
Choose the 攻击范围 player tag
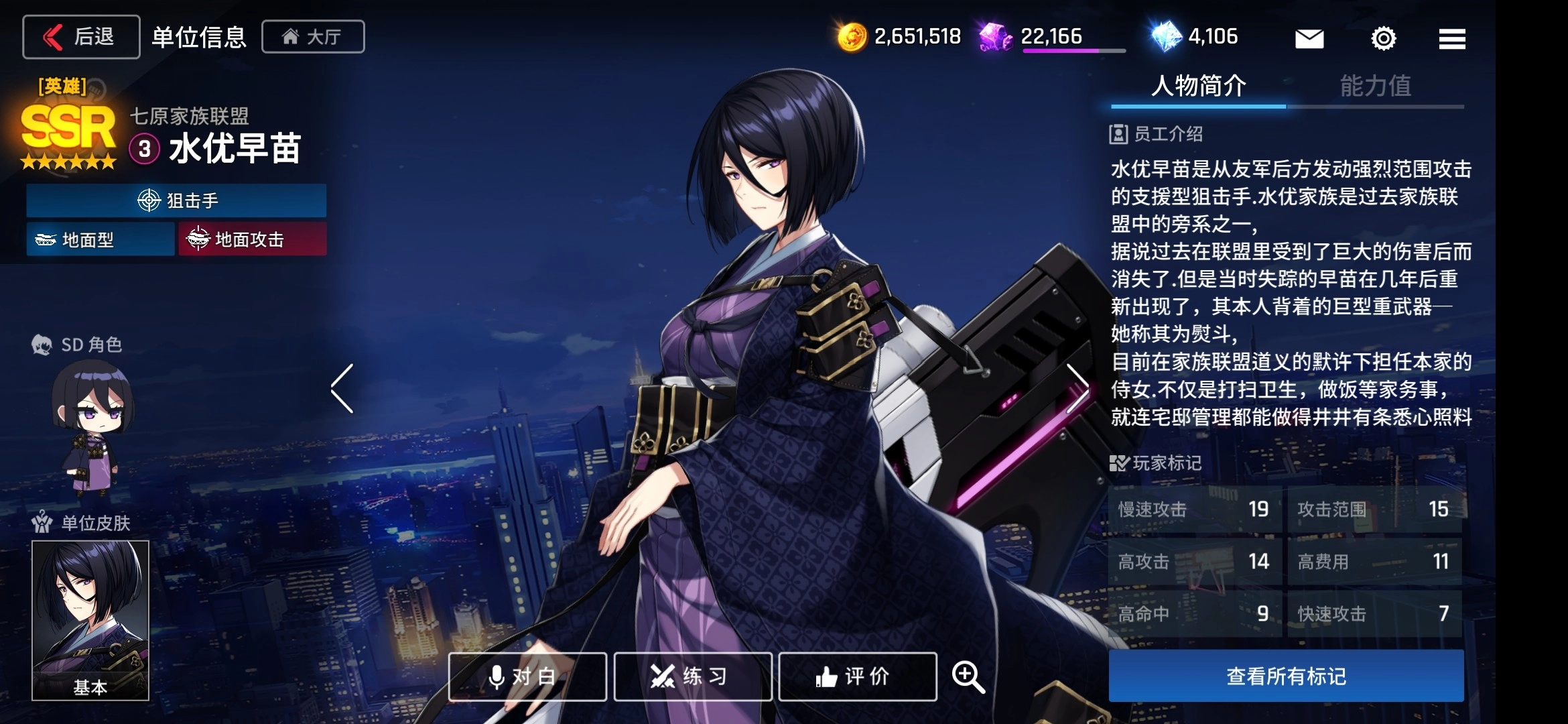(x=1374, y=509)
